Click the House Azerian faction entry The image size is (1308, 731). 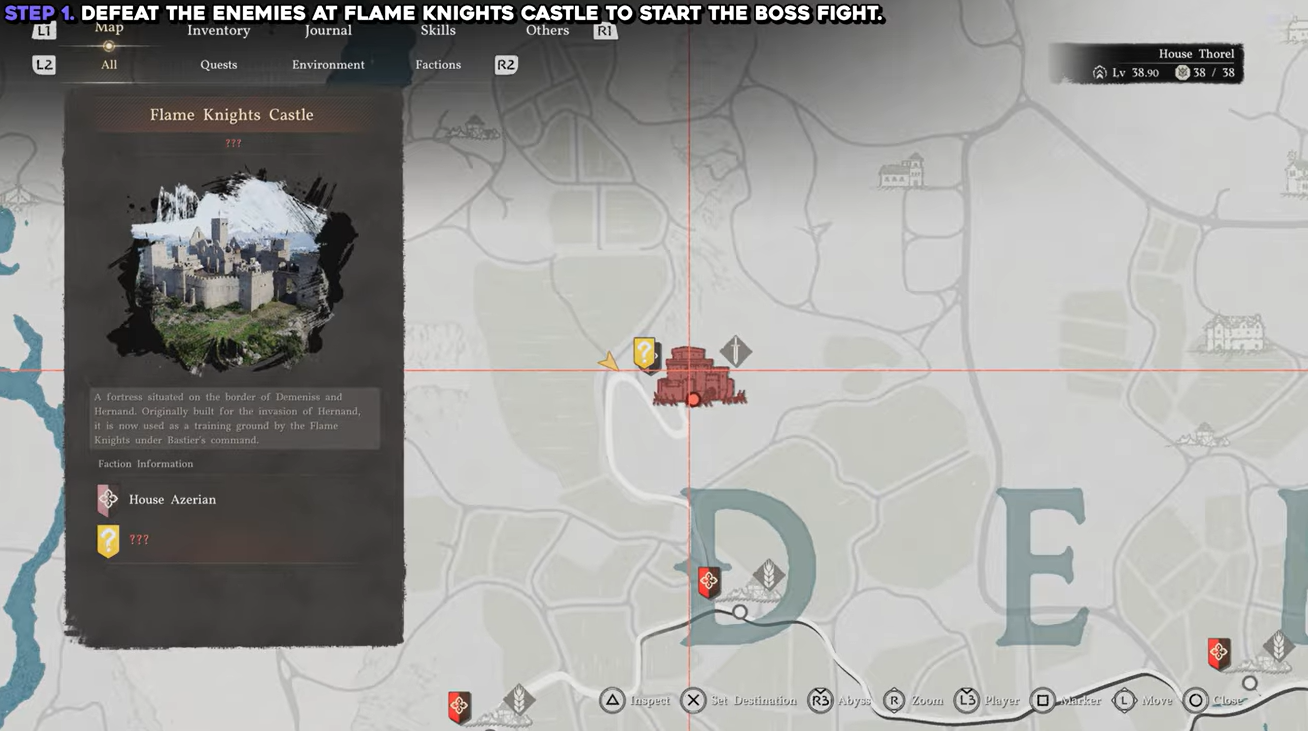[x=171, y=499]
